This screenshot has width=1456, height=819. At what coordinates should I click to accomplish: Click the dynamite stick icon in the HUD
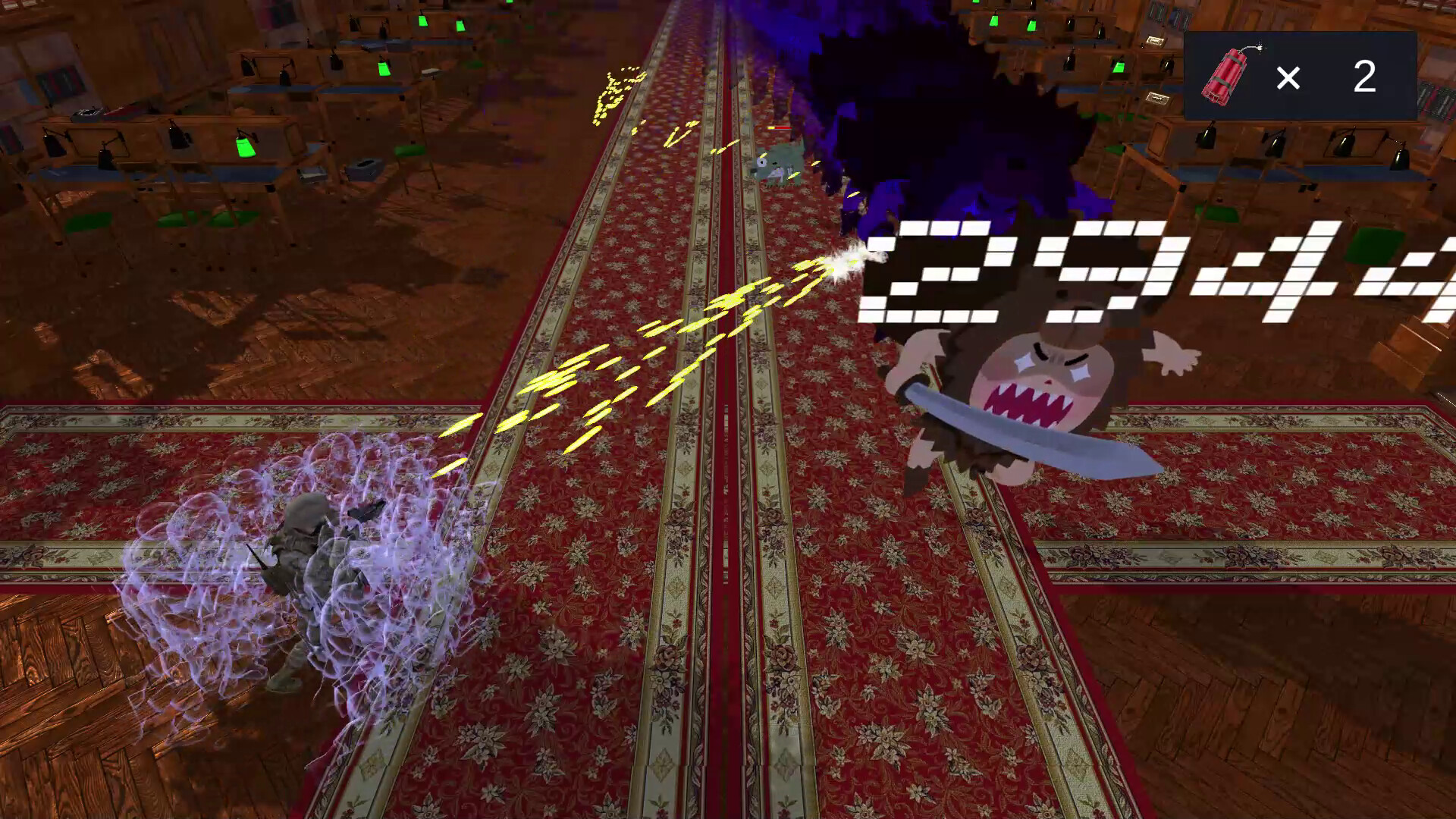tap(1225, 76)
